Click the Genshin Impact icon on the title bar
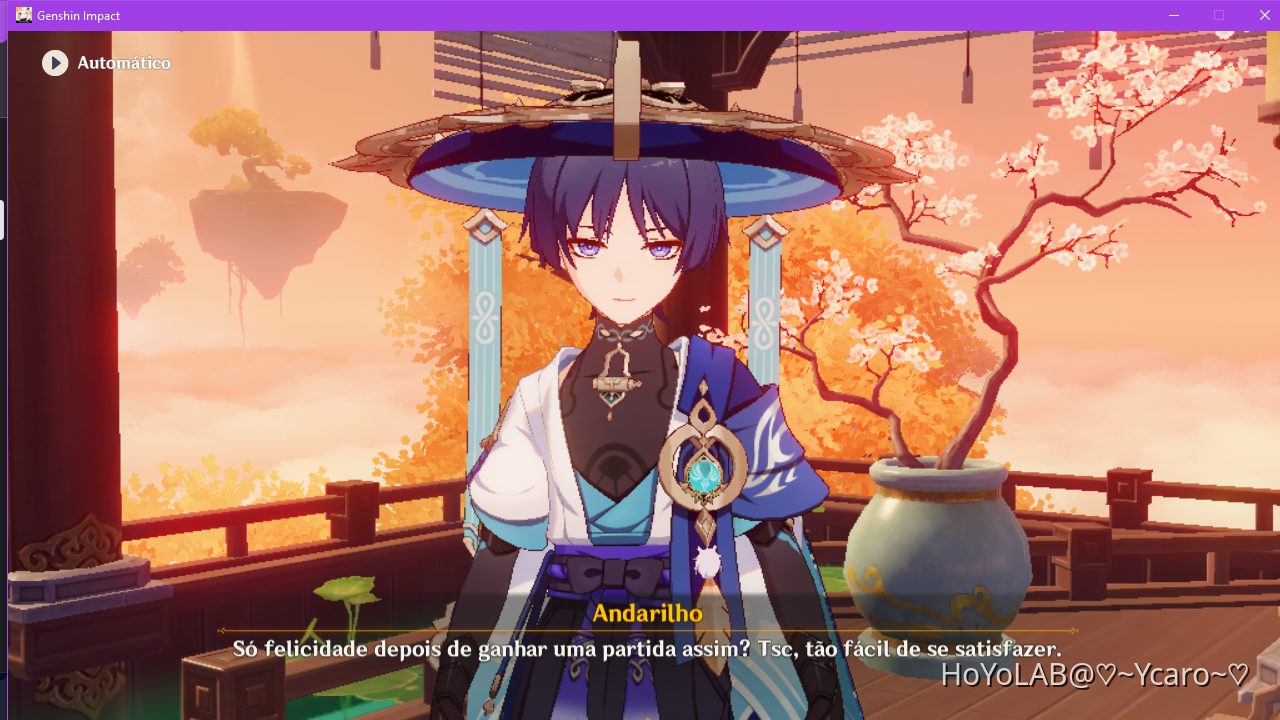 22,14
